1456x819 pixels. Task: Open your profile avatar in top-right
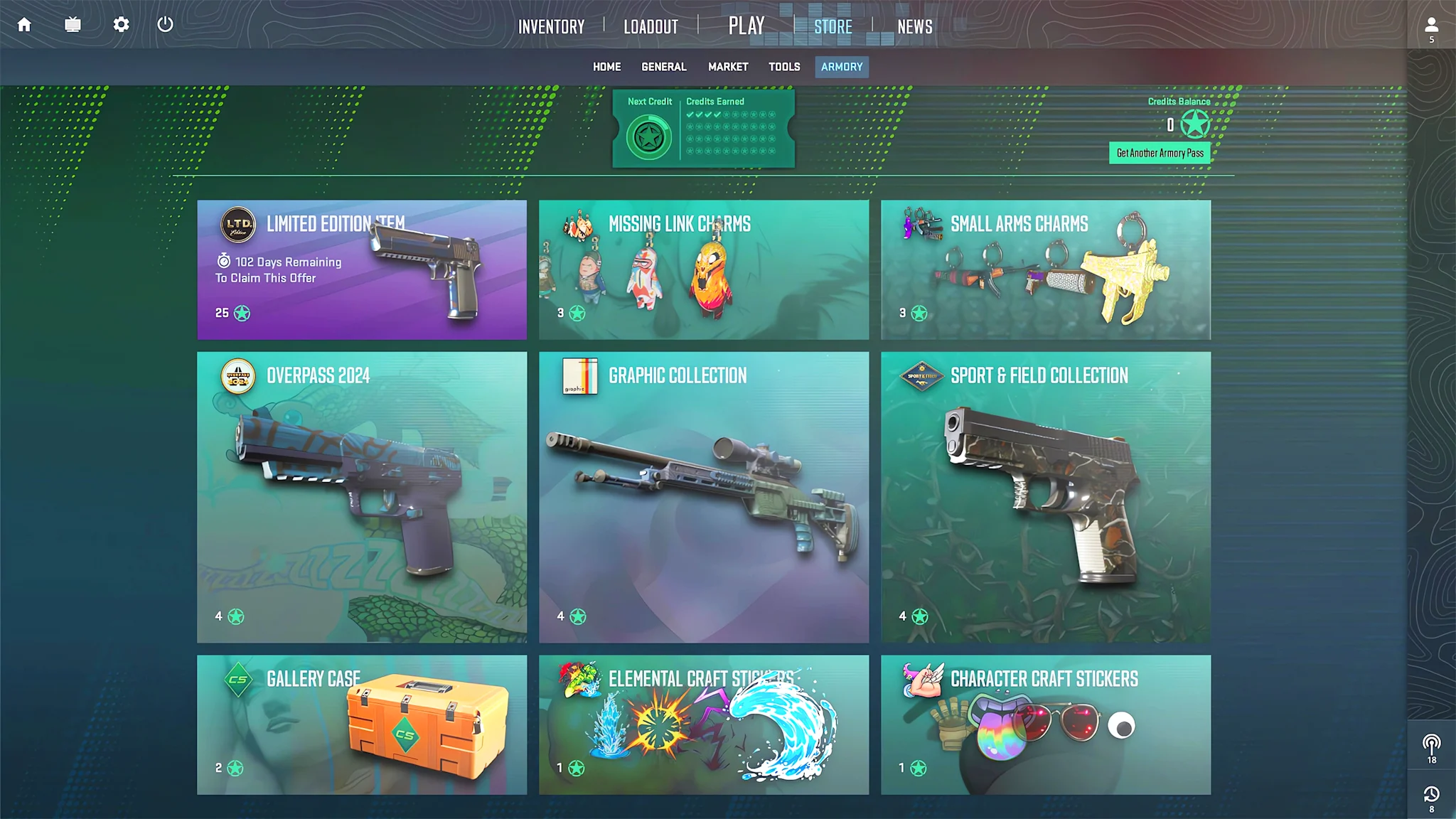(x=1431, y=25)
